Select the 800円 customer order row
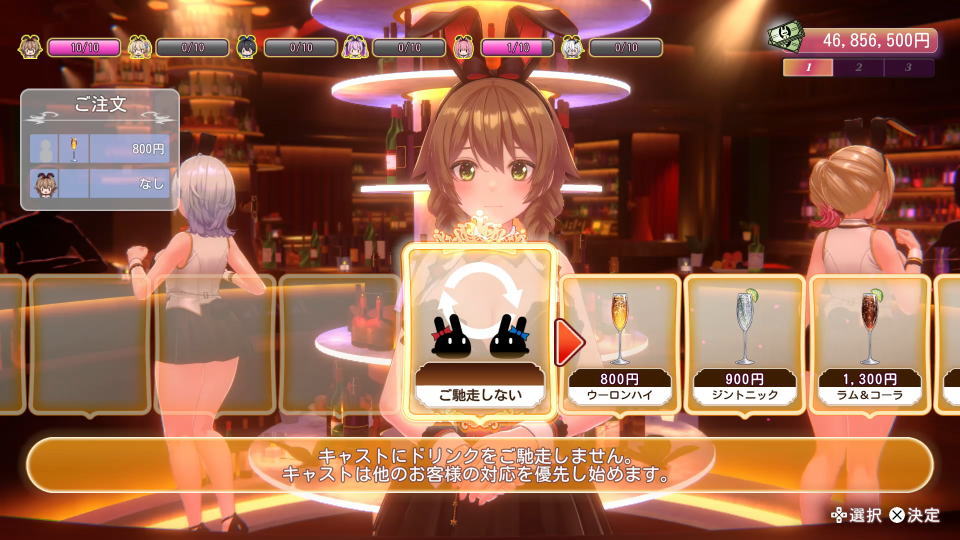The height and width of the screenshot is (540, 960). 100,149
